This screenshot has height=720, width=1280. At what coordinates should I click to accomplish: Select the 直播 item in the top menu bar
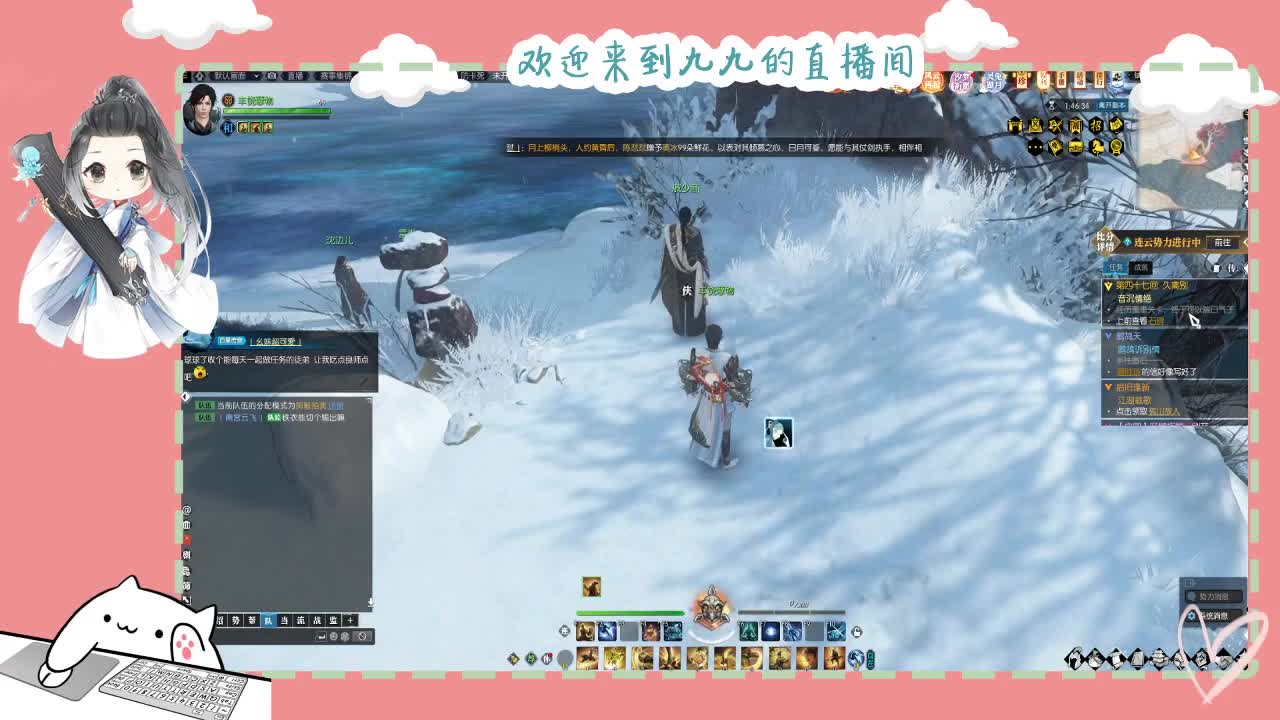296,76
